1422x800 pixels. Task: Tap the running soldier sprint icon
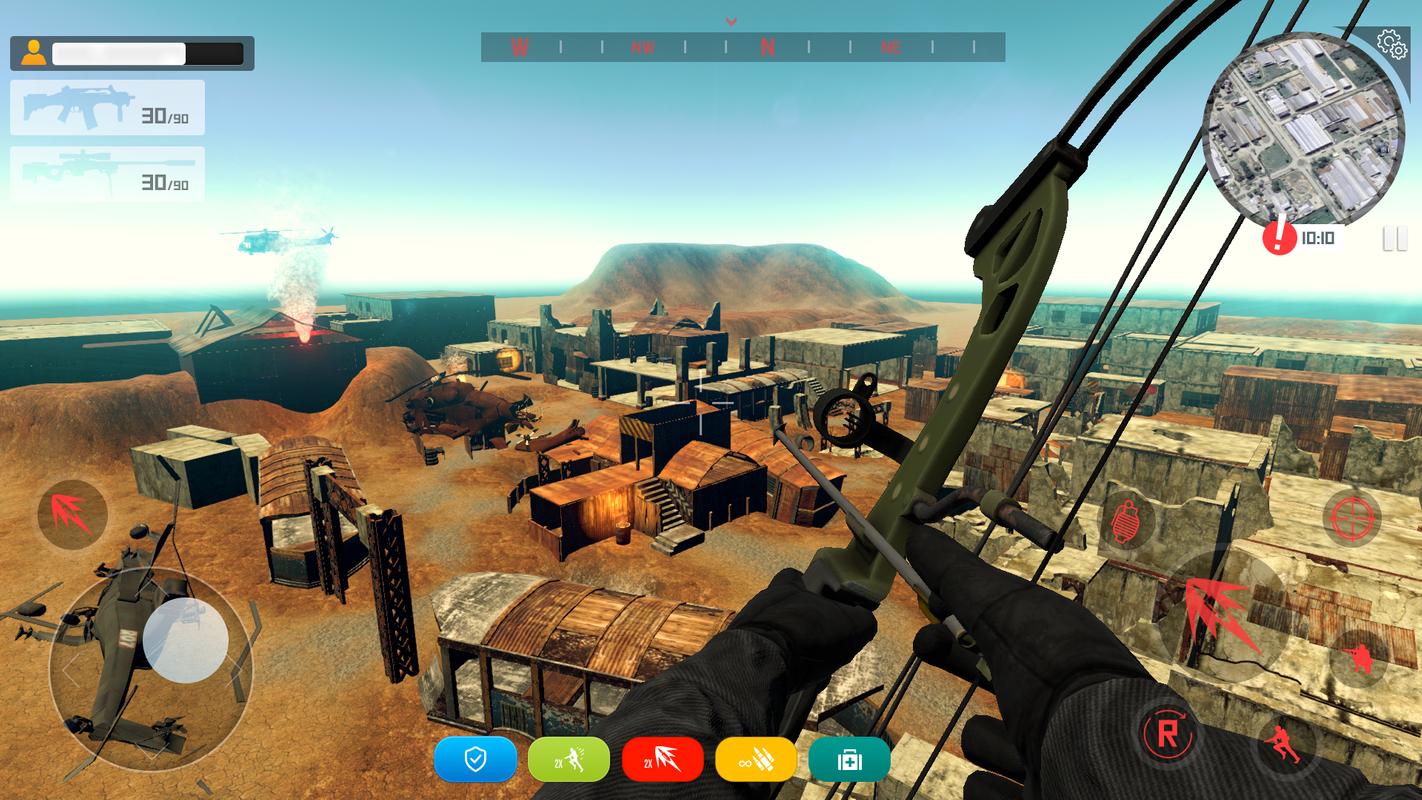[x=1285, y=745]
